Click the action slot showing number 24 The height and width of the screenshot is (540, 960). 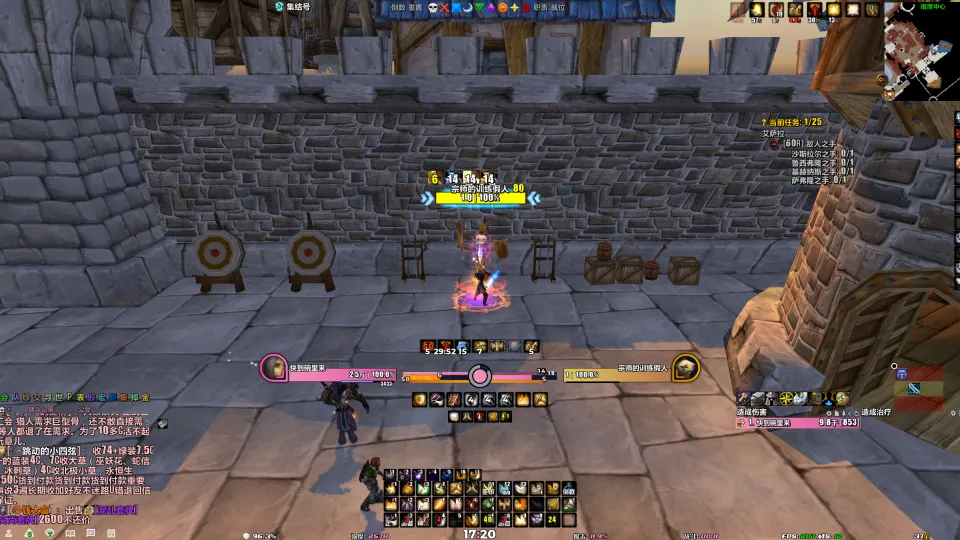pyautogui.click(x=552, y=520)
